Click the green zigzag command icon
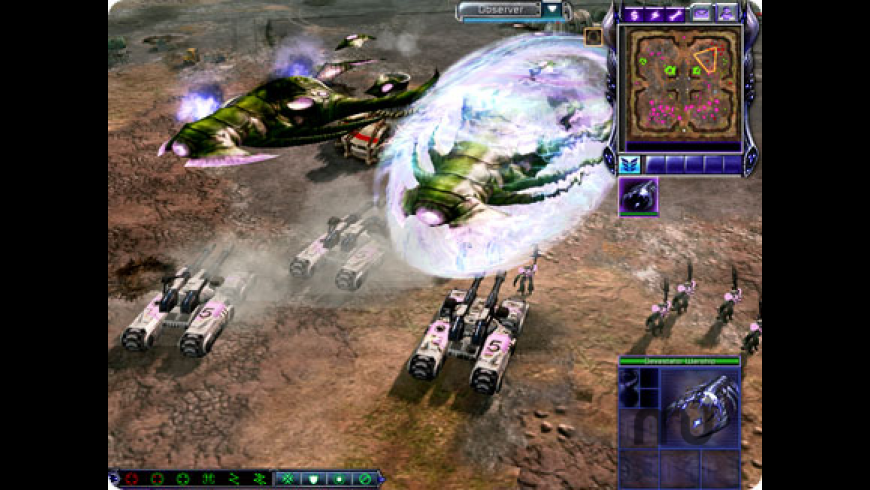 click(x=235, y=479)
